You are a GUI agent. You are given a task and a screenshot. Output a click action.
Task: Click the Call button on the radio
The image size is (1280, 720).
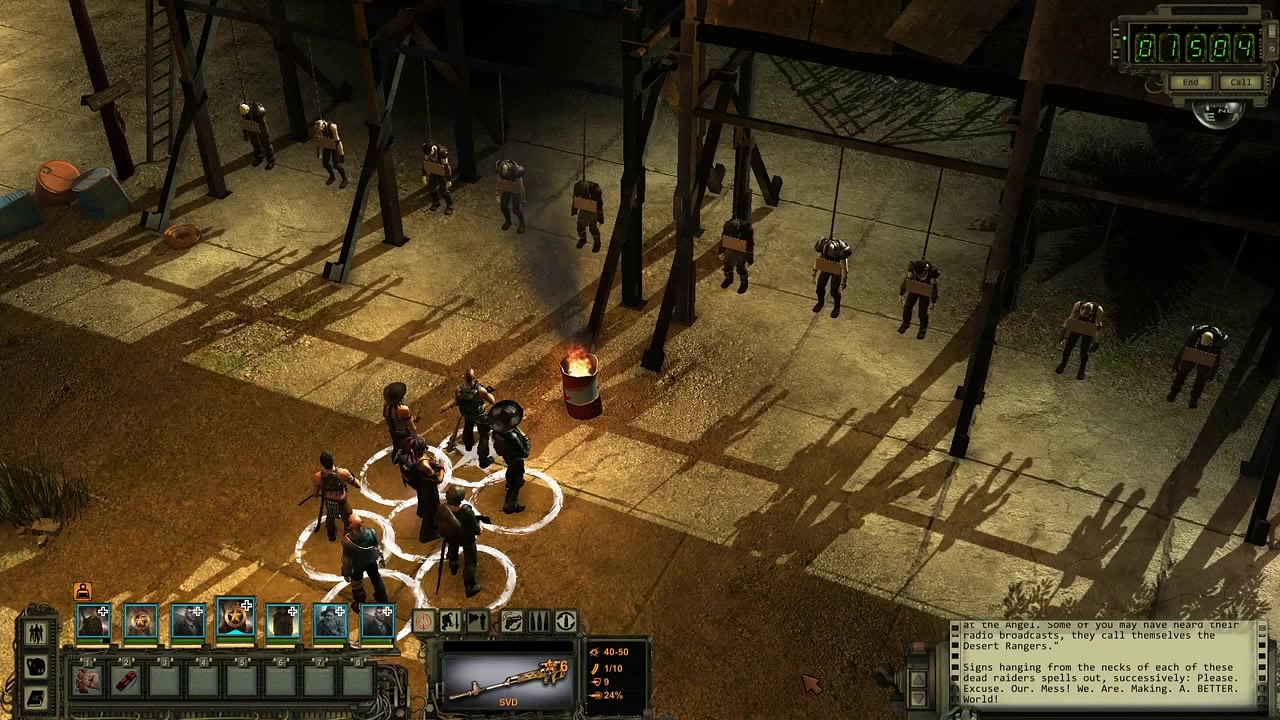click(x=1240, y=82)
